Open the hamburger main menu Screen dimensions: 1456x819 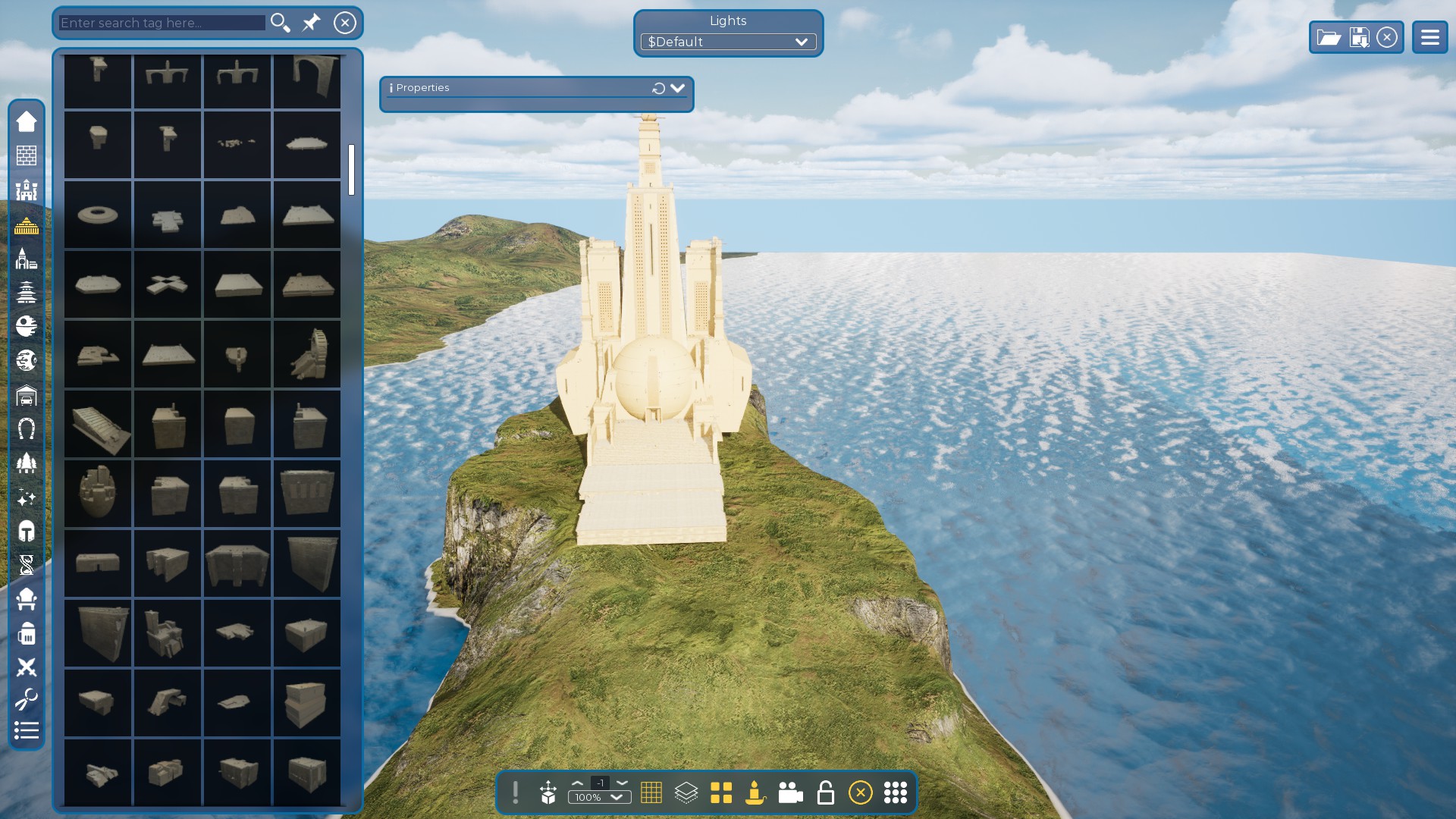[x=1429, y=37]
